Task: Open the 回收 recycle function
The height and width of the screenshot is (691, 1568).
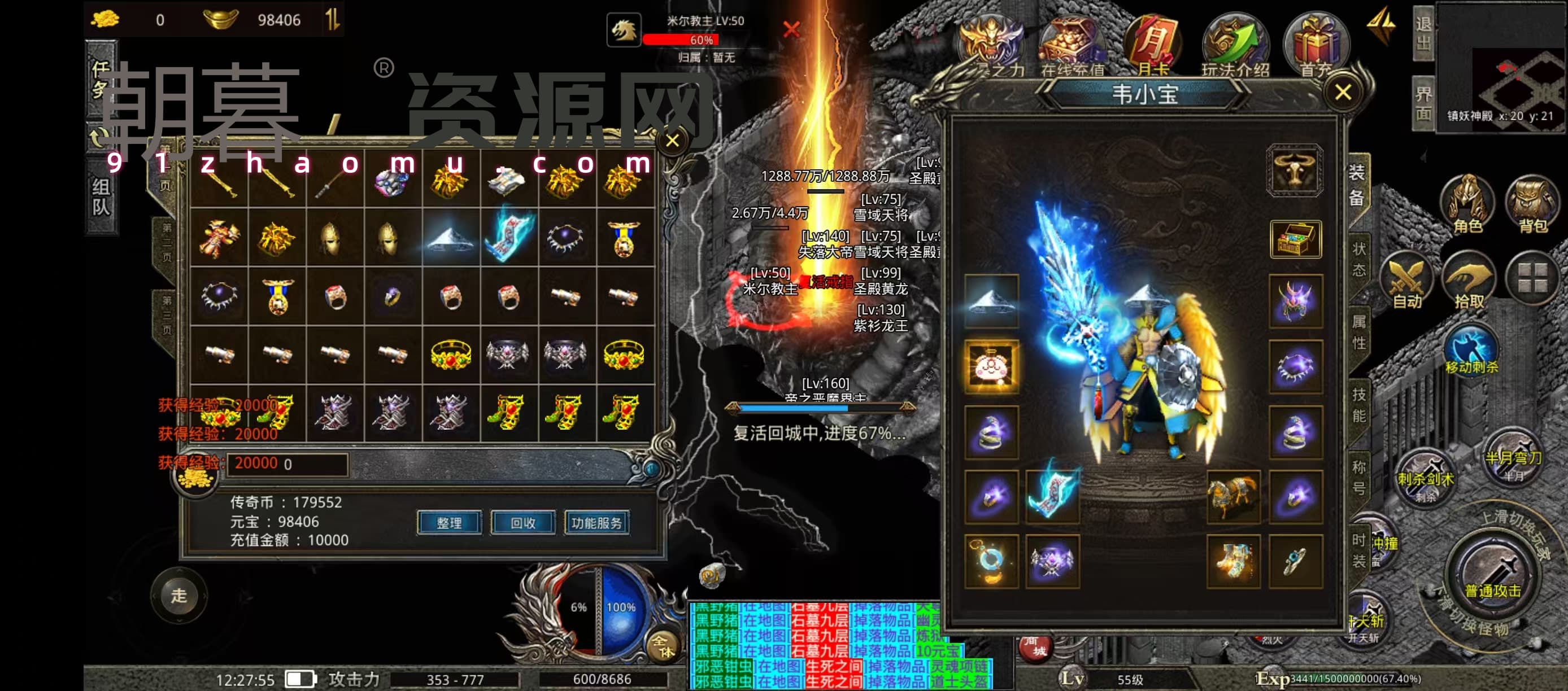Action: point(523,523)
